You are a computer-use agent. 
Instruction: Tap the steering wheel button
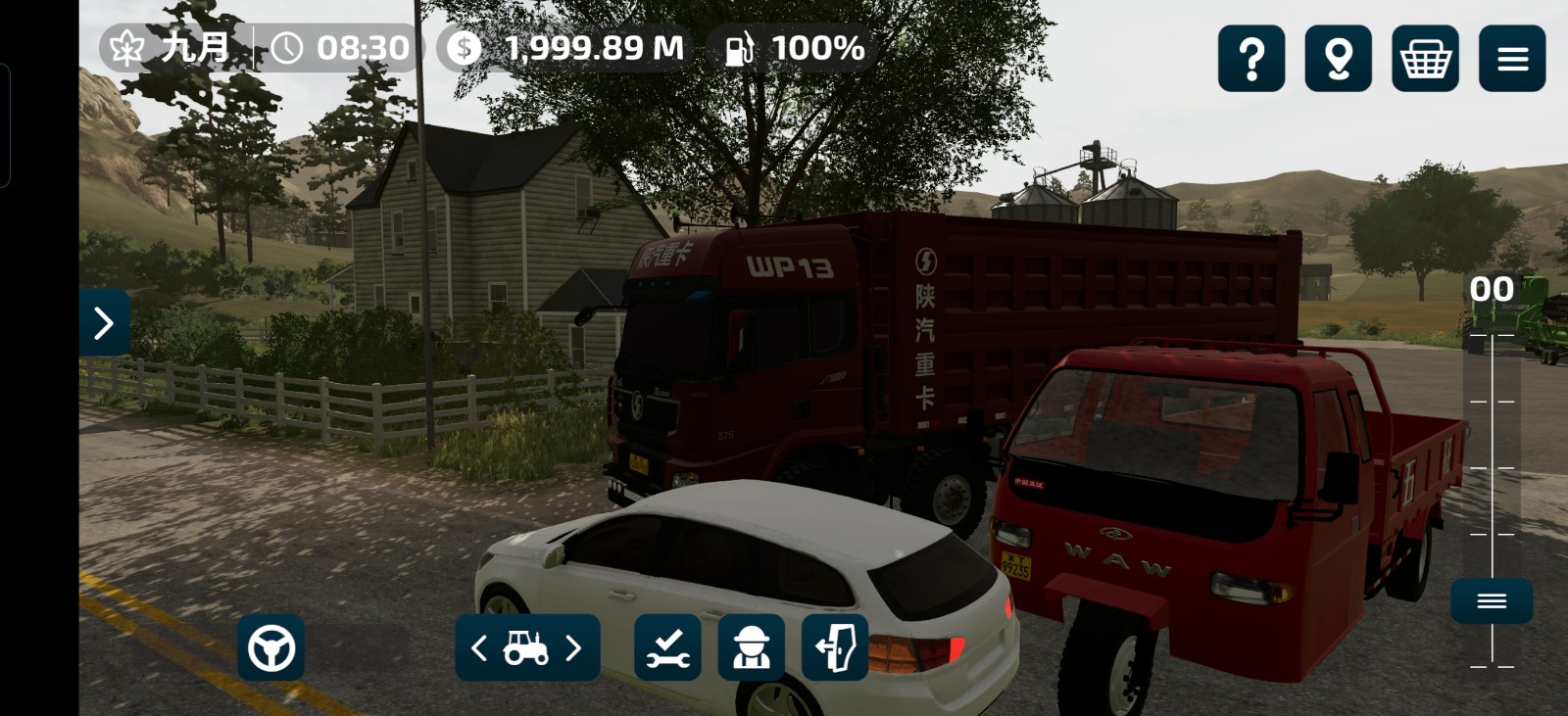click(271, 647)
